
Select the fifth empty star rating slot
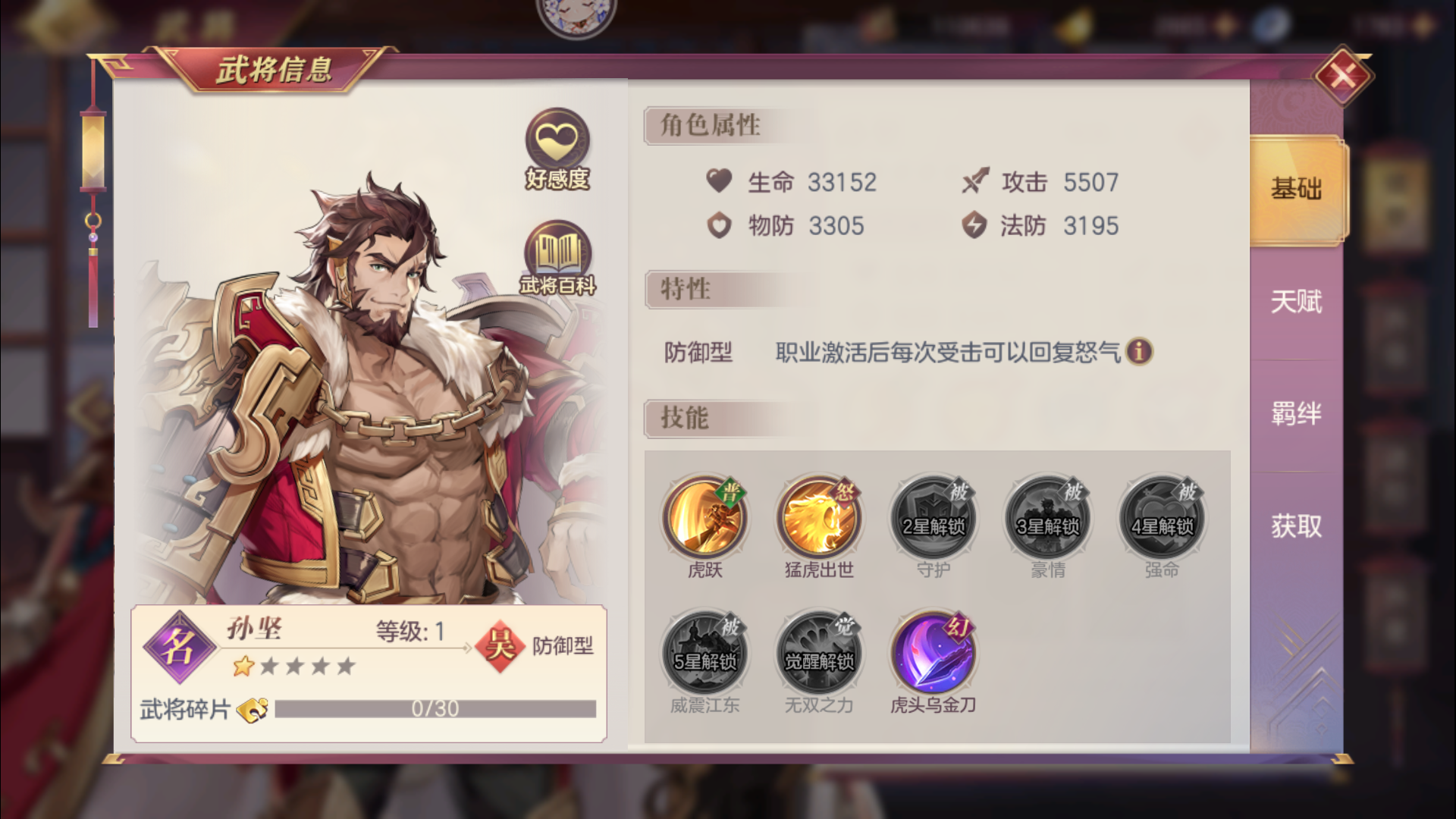coord(347,664)
